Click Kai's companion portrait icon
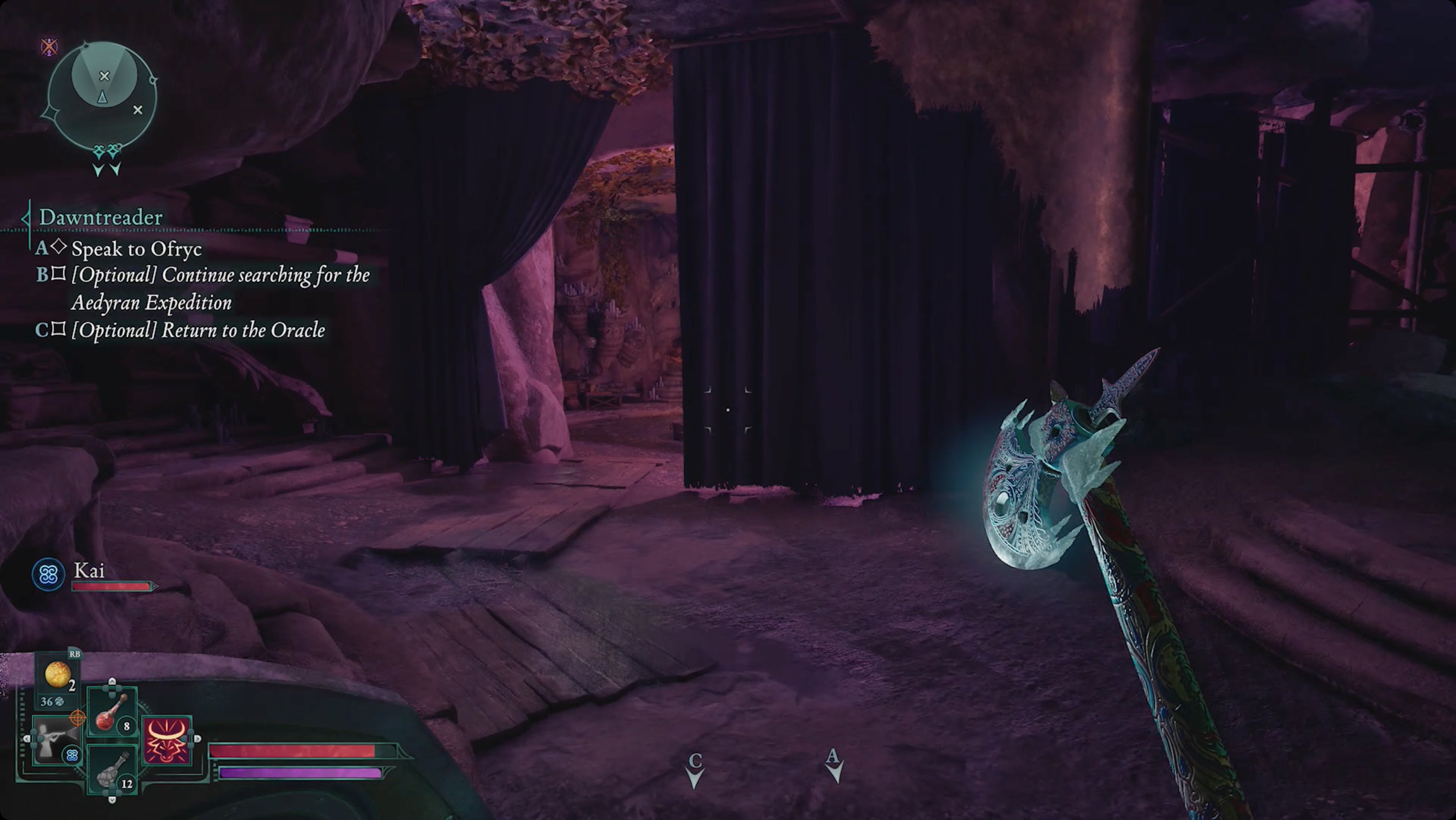Screen dimensions: 1456x820 point(48,575)
